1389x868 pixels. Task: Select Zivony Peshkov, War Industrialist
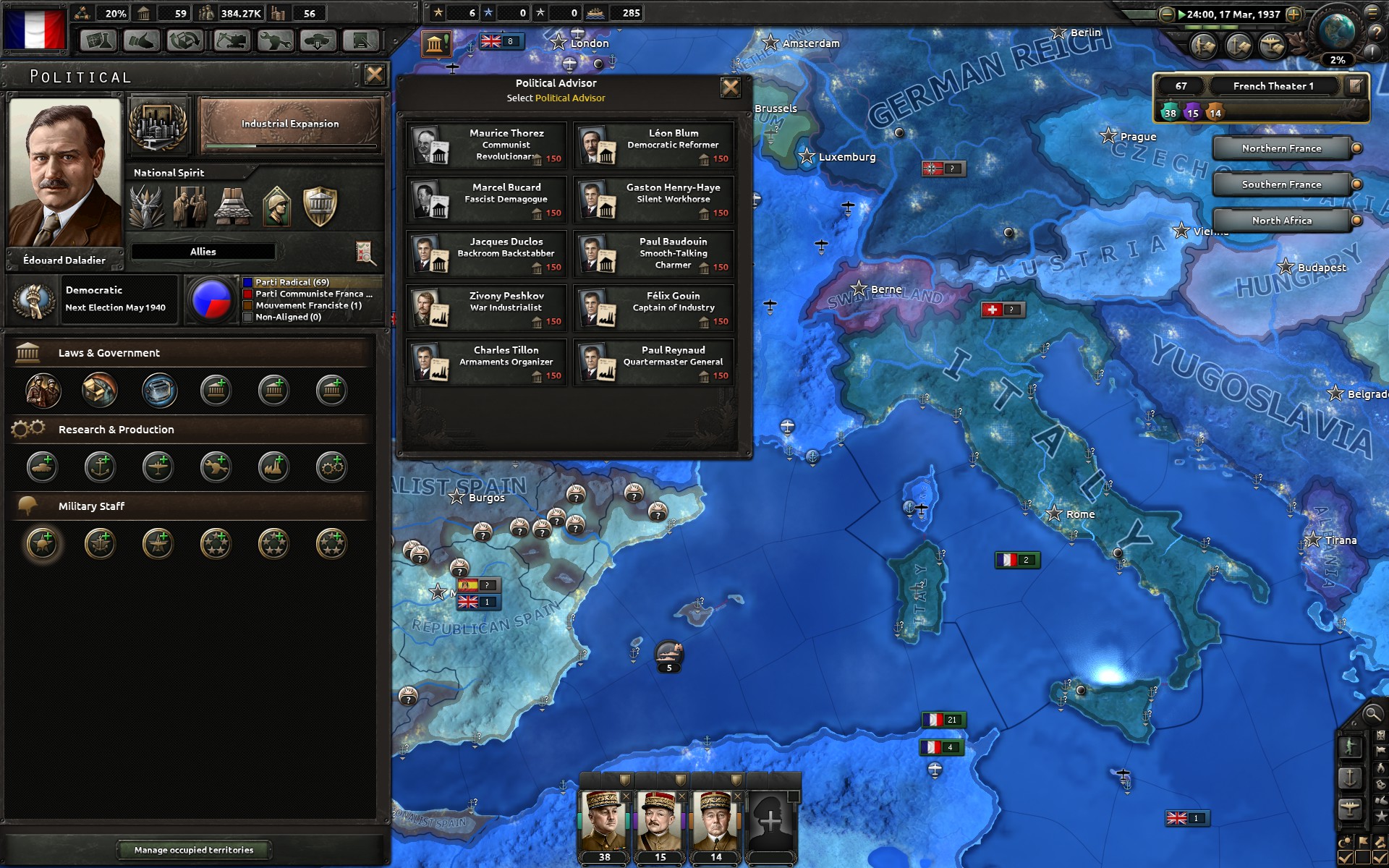(485, 308)
